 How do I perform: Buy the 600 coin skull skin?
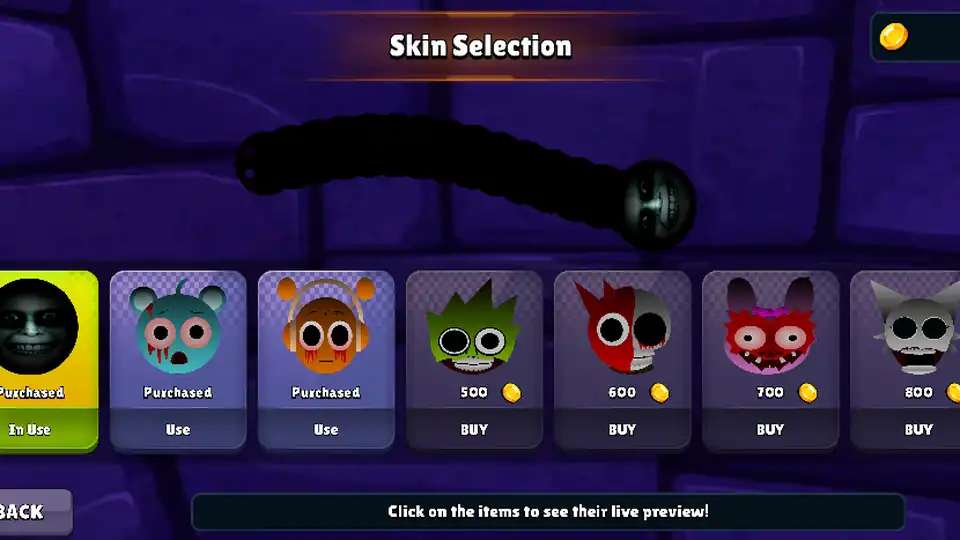[622, 430]
